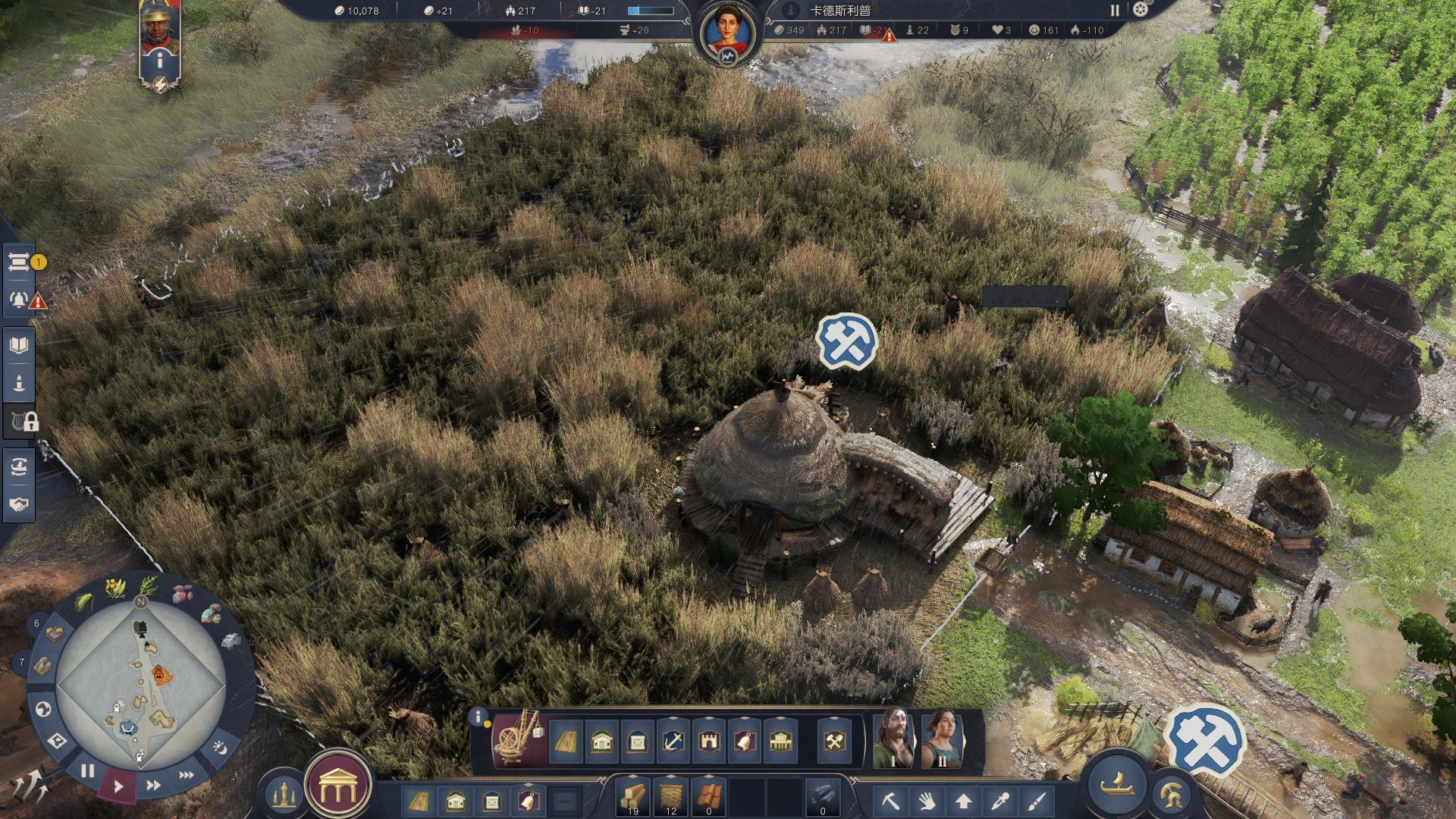This screenshot has height=819, width=1456.
Task: Open the scroll quest list
Action: pyautogui.click(x=19, y=262)
